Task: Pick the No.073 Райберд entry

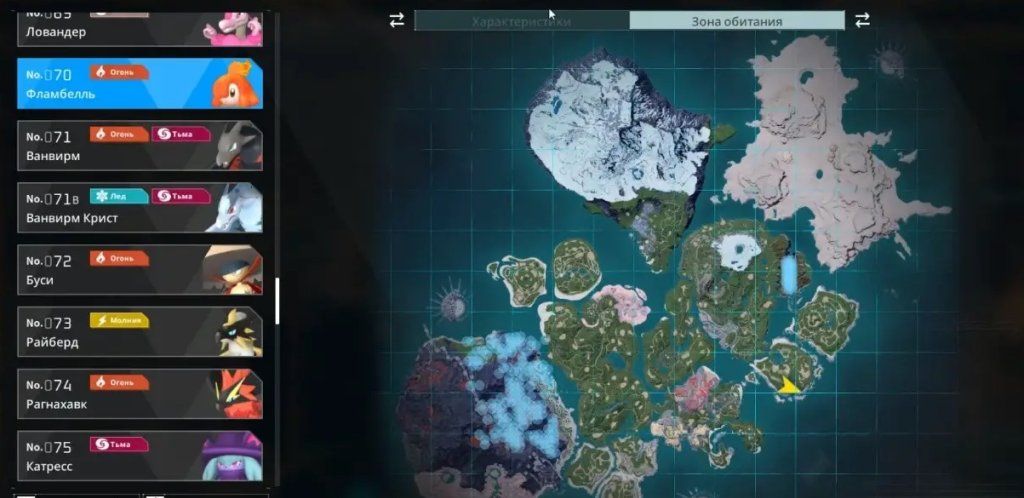Action: (x=140, y=332)
